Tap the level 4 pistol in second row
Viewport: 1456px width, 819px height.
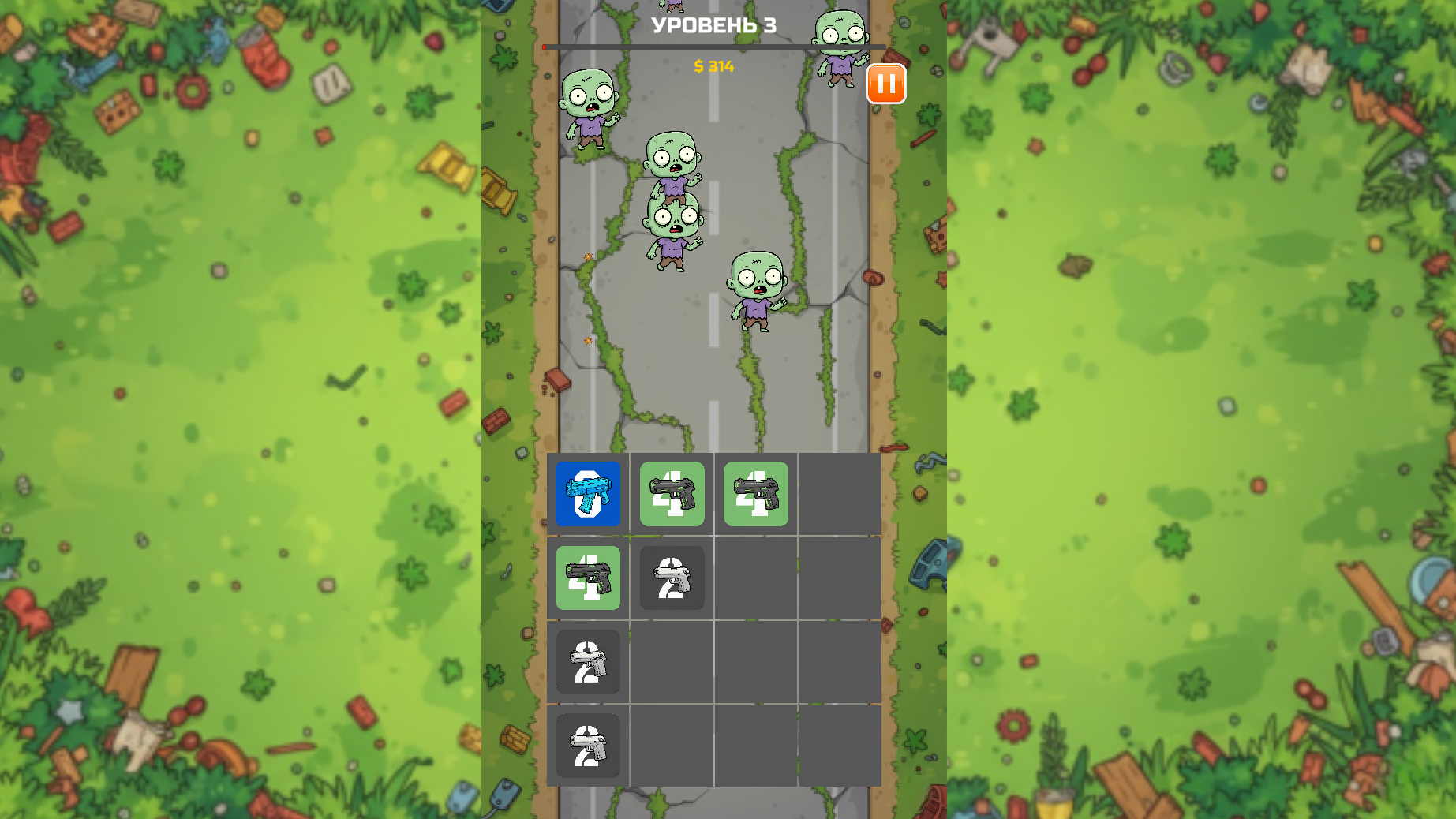[588, 578]
